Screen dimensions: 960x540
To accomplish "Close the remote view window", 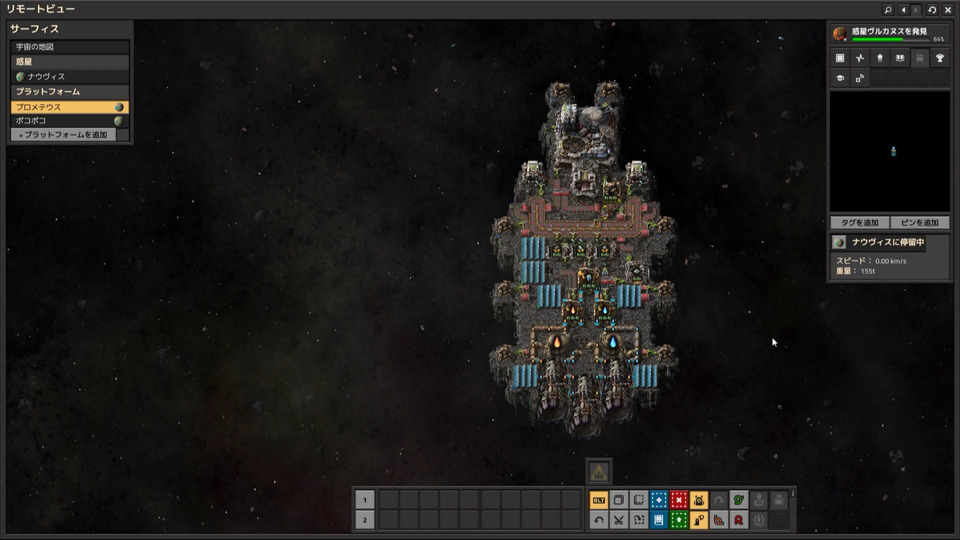I will [948, 10].
